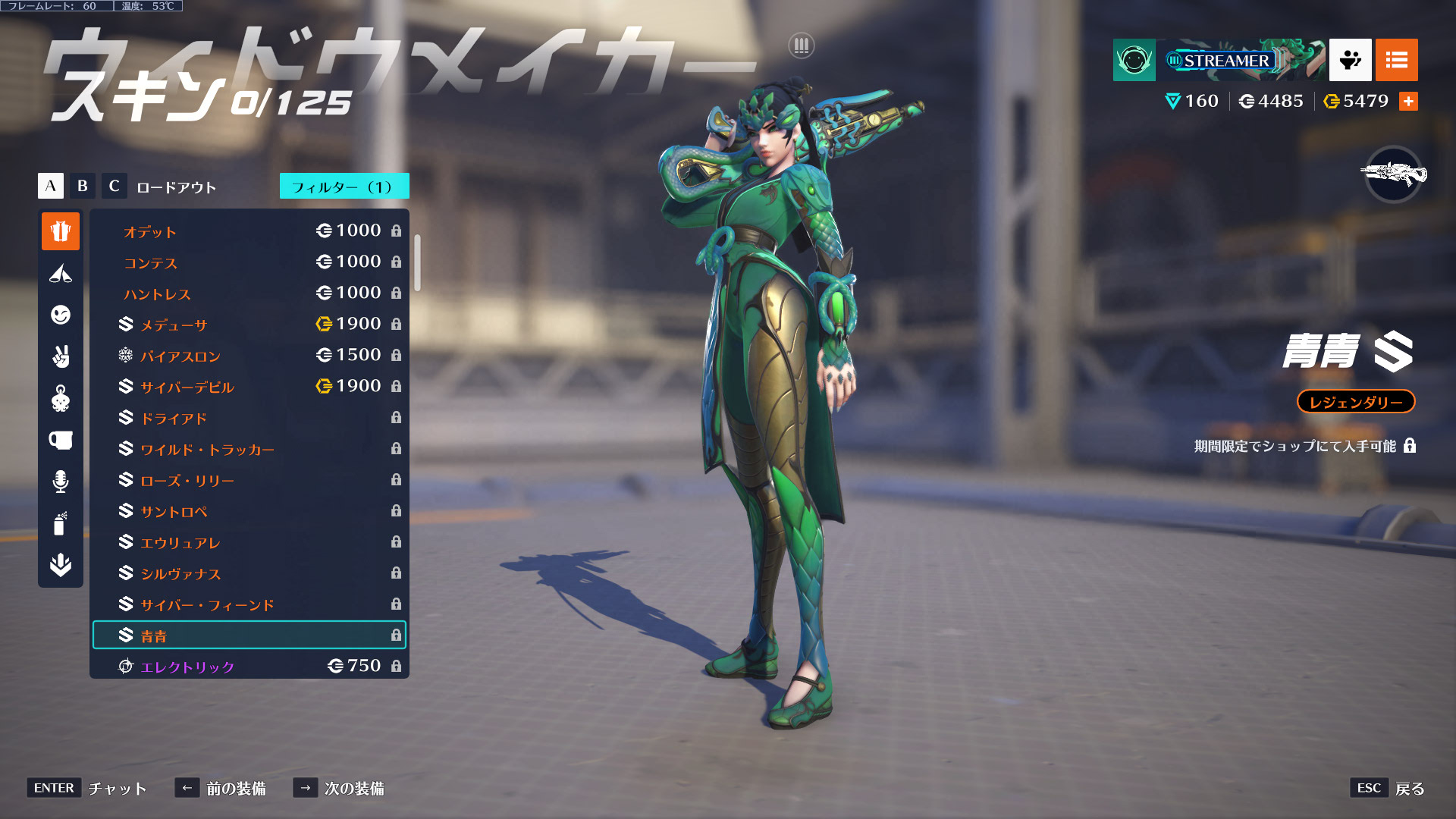Select the オデット skin row
This screenshot has height=819, width=1456.
pyautogui.click(x=249, y=231)
